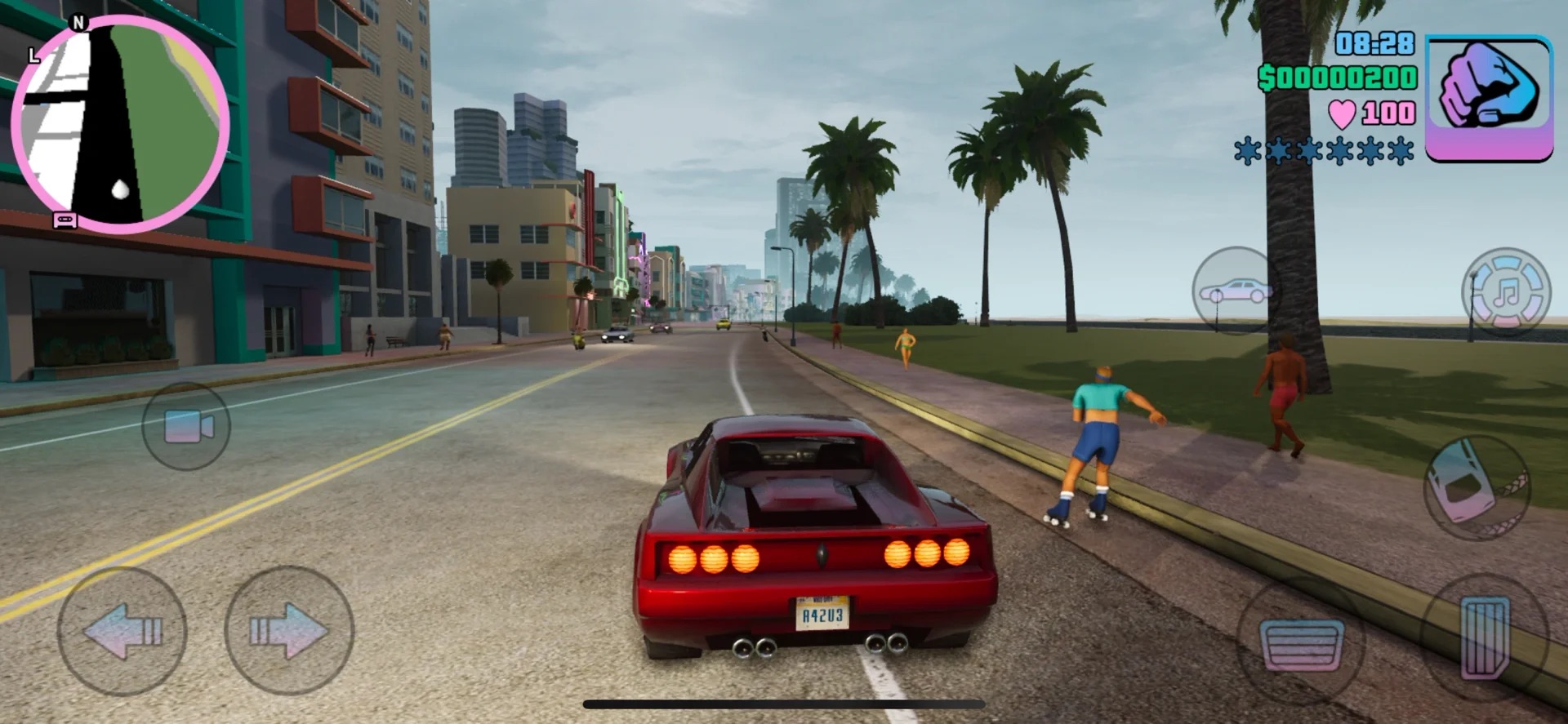Change the radio station with the music button
1568x724 pixels.
1505,292
